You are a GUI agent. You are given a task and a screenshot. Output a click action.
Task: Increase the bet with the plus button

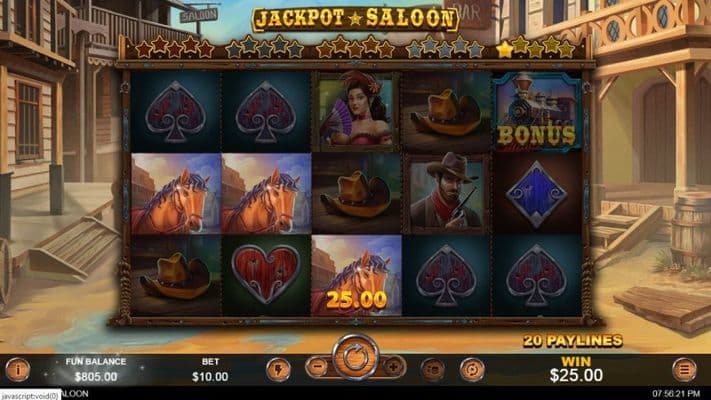pos(394,367)
